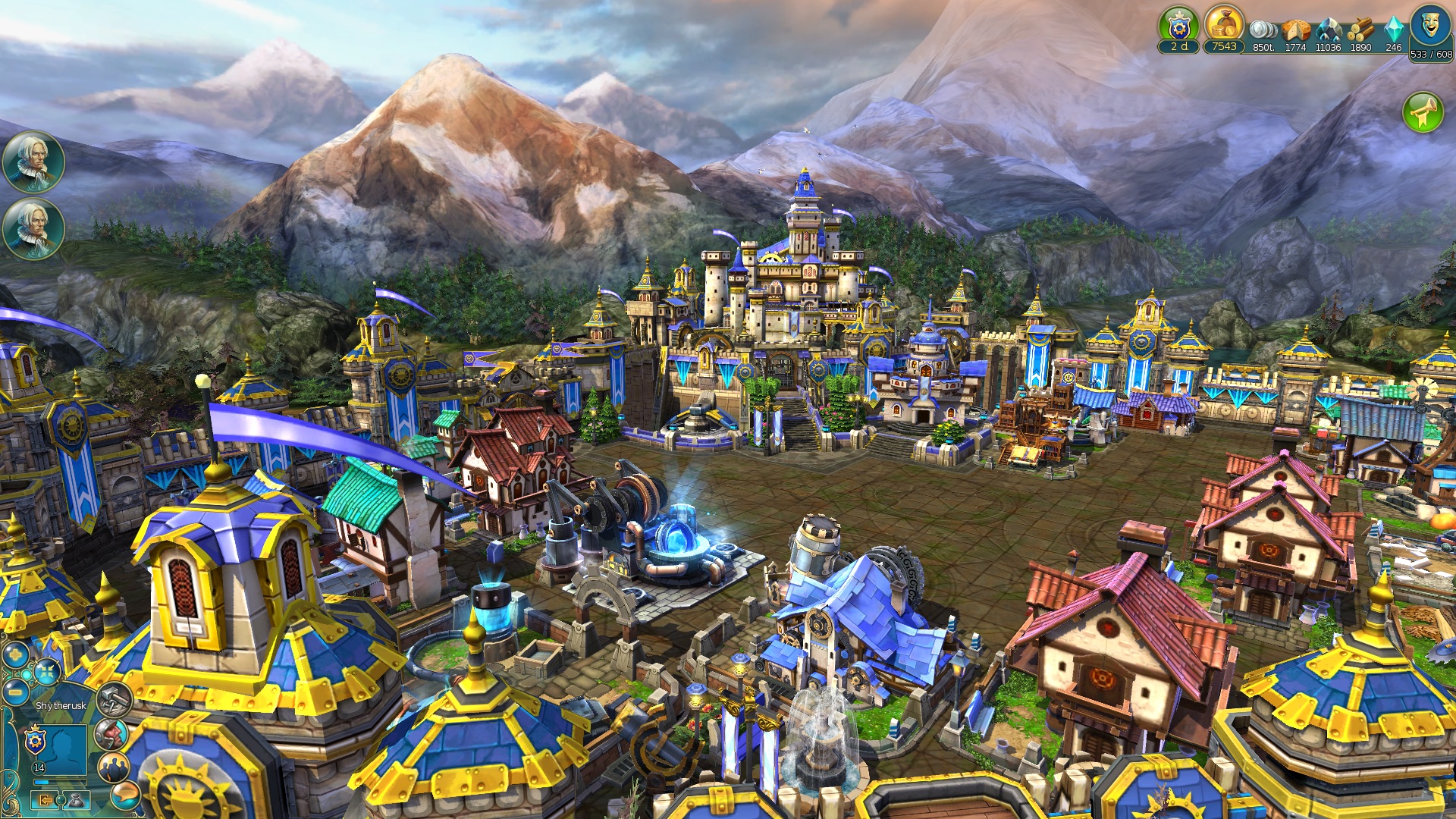The image size is (1456, 819).
Task: Open the kingdom shield panel showing 2 d.
Action: (1180, 27)
